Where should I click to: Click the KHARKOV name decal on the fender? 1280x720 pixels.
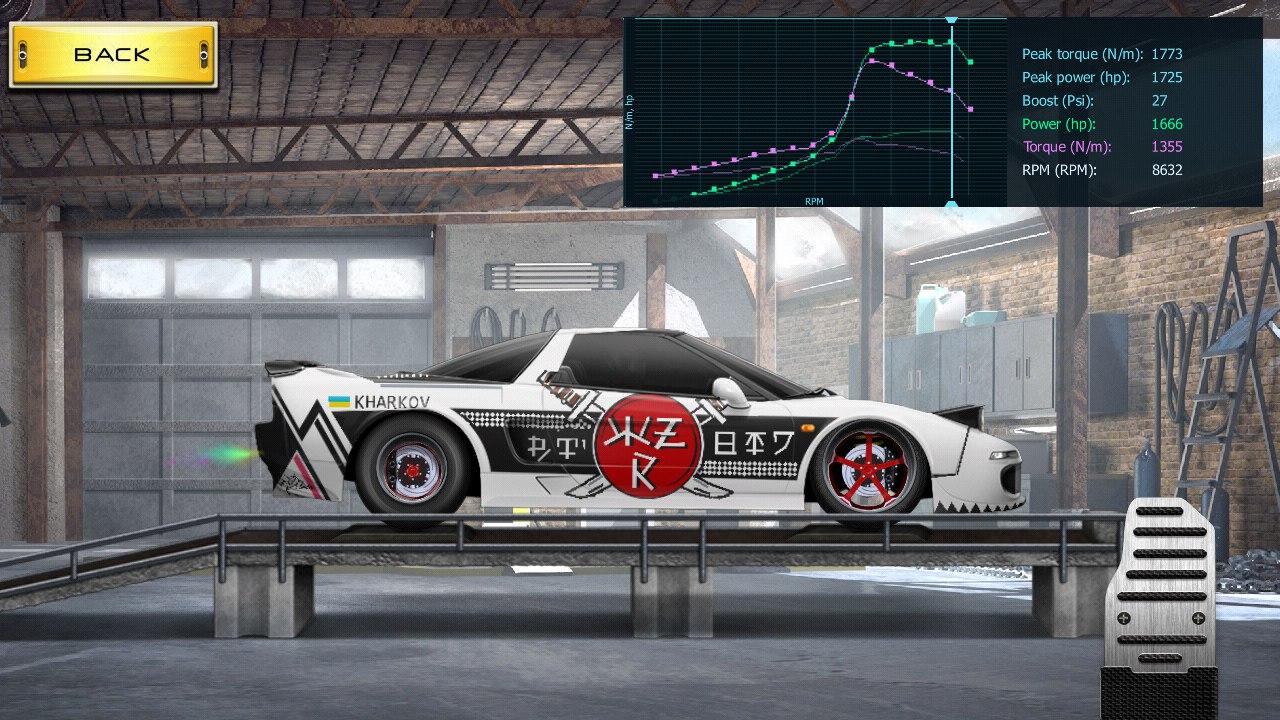pos(390,400)
